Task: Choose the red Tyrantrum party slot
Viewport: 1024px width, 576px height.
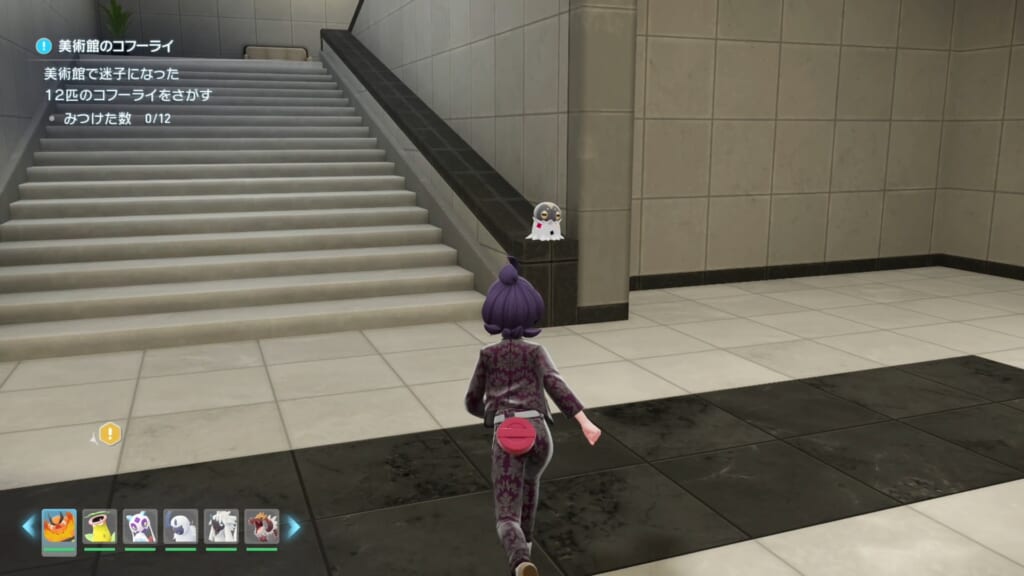Action: pos(262,527)
